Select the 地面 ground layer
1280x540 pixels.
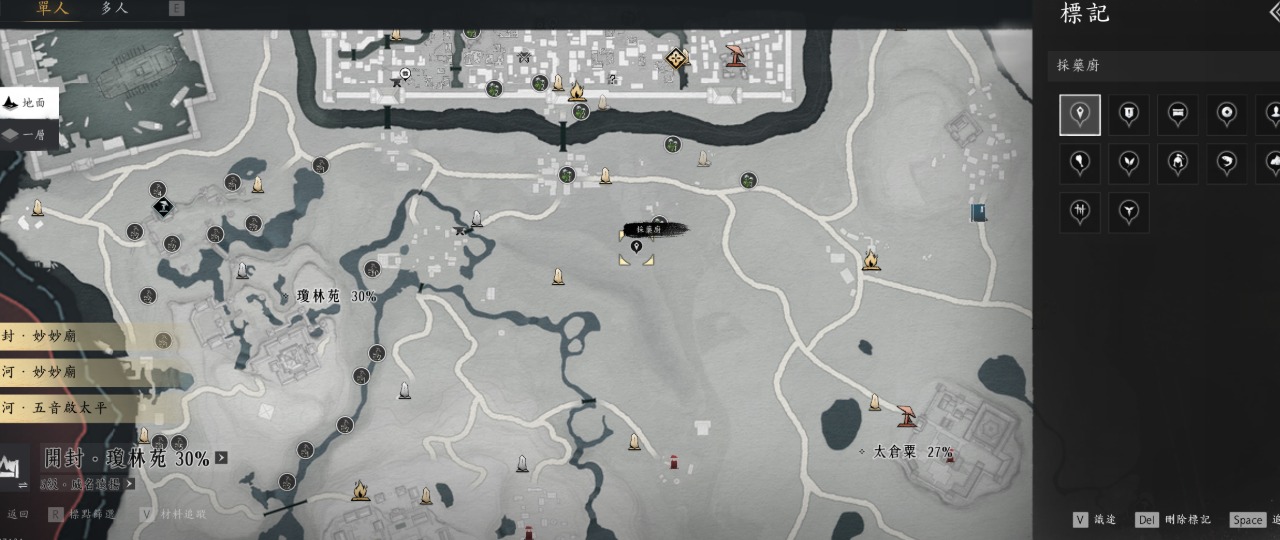click(30, 103)
